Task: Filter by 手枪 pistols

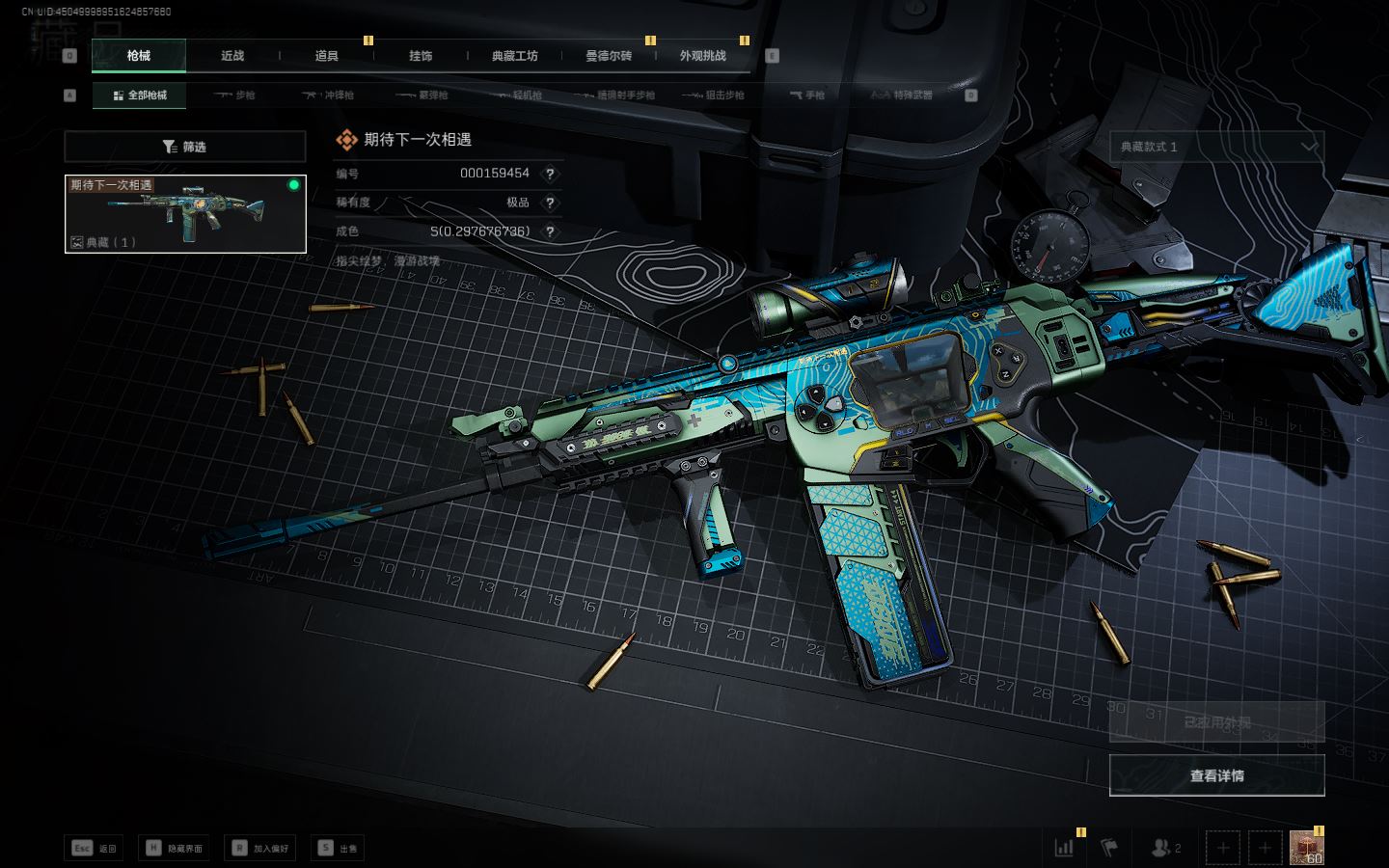Action: 806,95
